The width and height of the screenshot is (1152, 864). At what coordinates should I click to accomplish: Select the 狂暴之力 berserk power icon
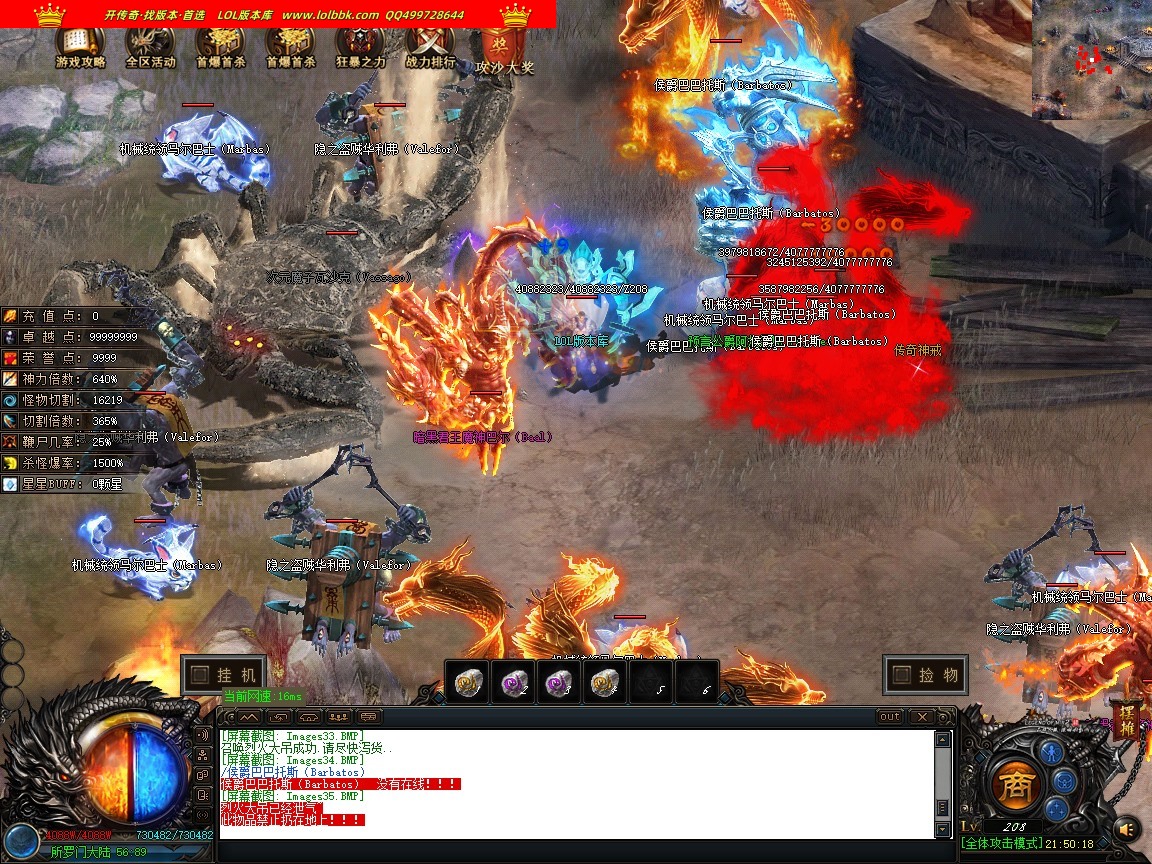pyautogui.click(x=360, y=45)
